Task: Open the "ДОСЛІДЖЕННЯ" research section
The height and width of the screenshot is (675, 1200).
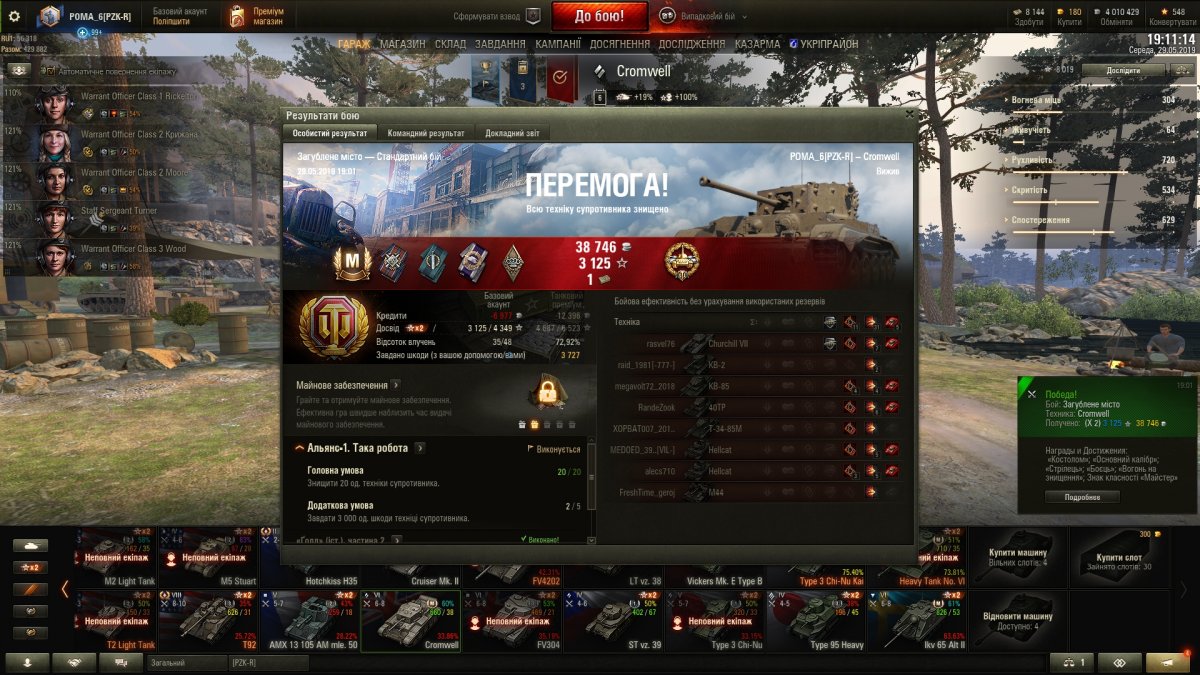Action: [x=692, y=44]
